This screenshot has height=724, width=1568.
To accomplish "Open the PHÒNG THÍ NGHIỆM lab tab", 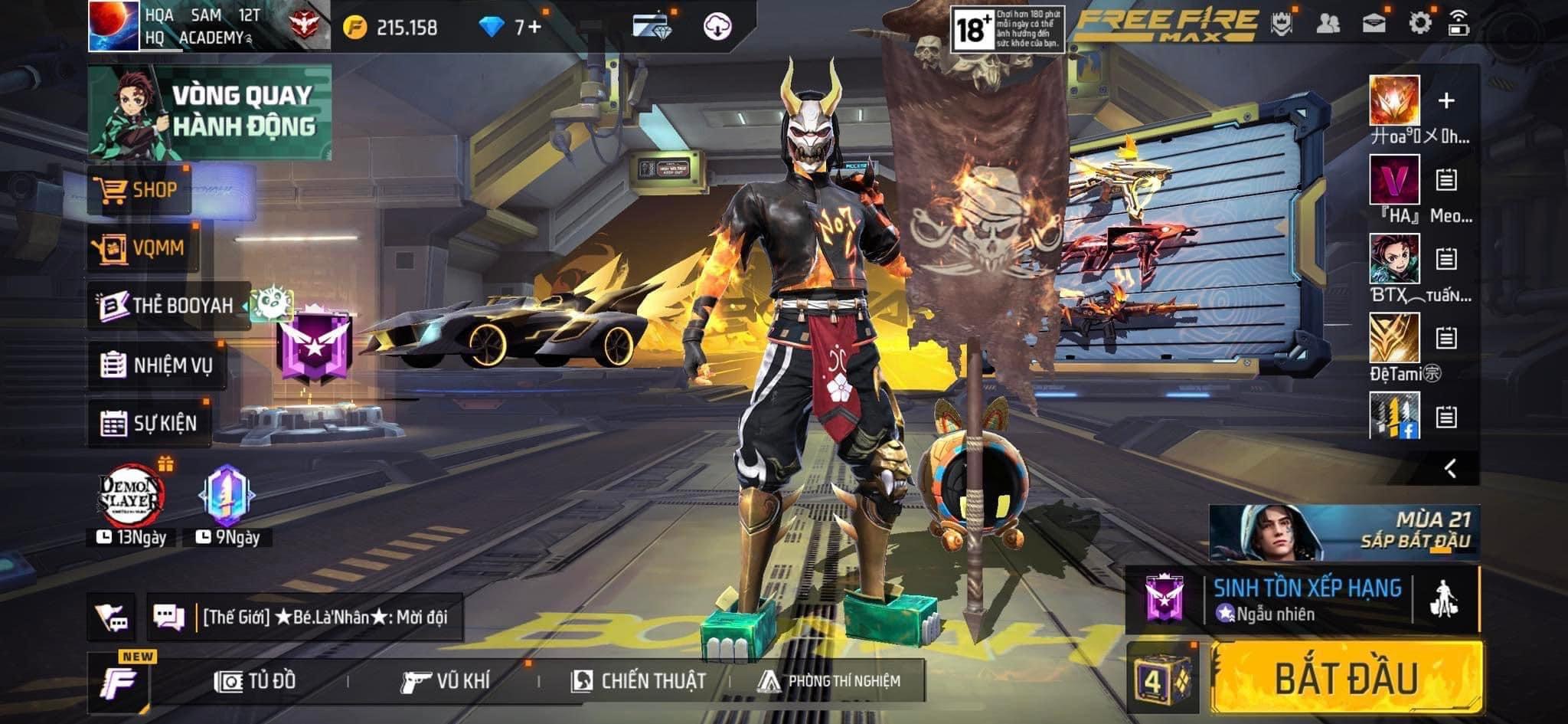I will click(x=829, y=681).
